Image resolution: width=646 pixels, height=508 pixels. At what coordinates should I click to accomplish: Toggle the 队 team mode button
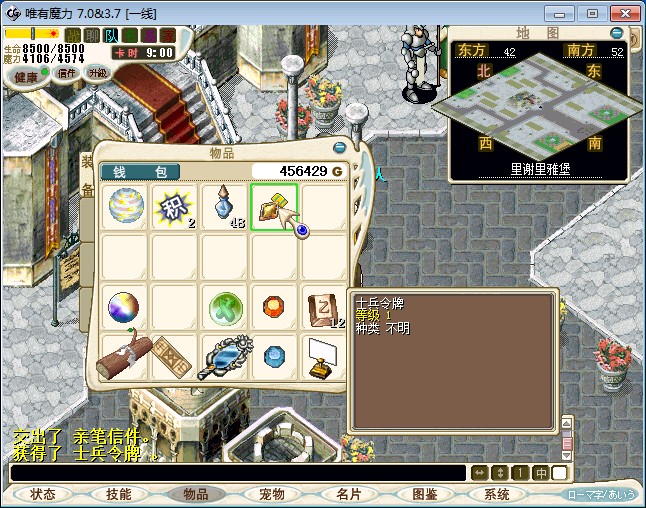[x=112, y=35]
